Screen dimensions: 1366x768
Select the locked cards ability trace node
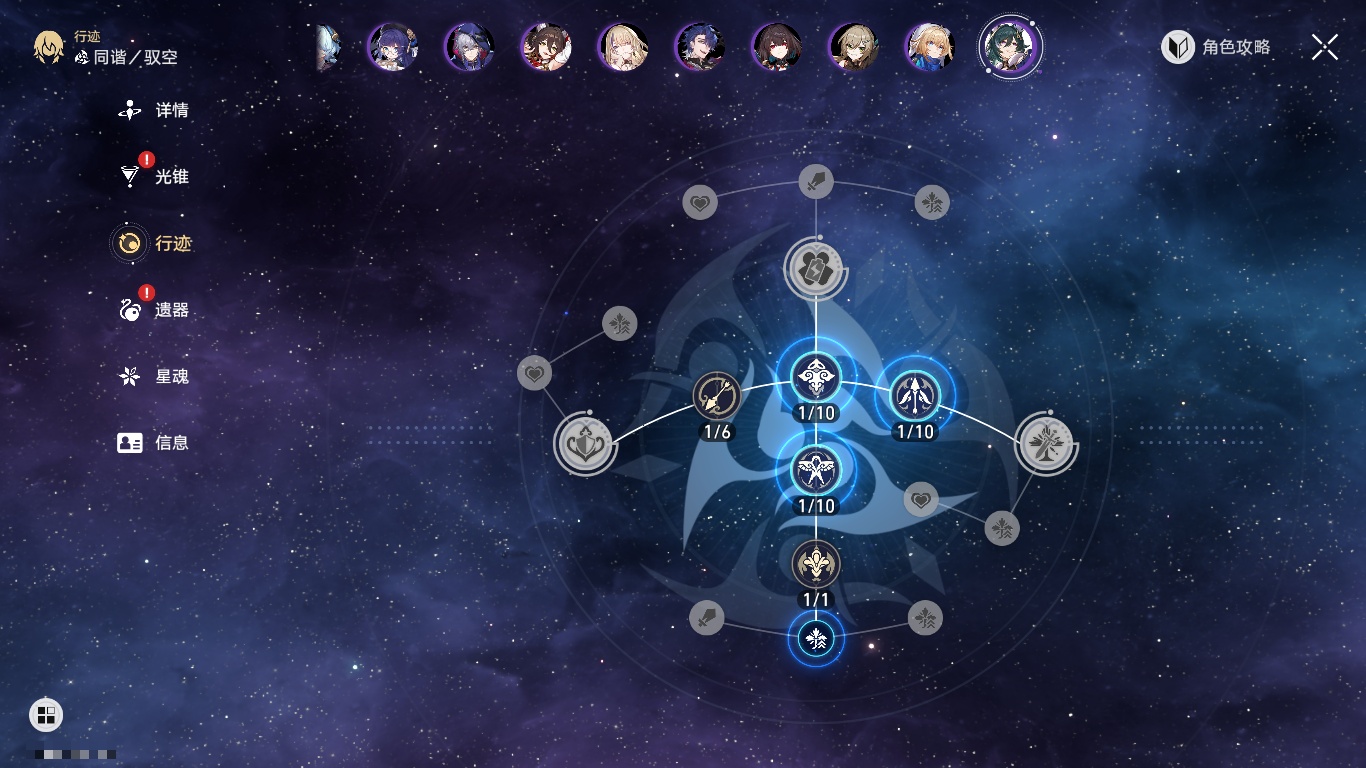click(816, 268)
